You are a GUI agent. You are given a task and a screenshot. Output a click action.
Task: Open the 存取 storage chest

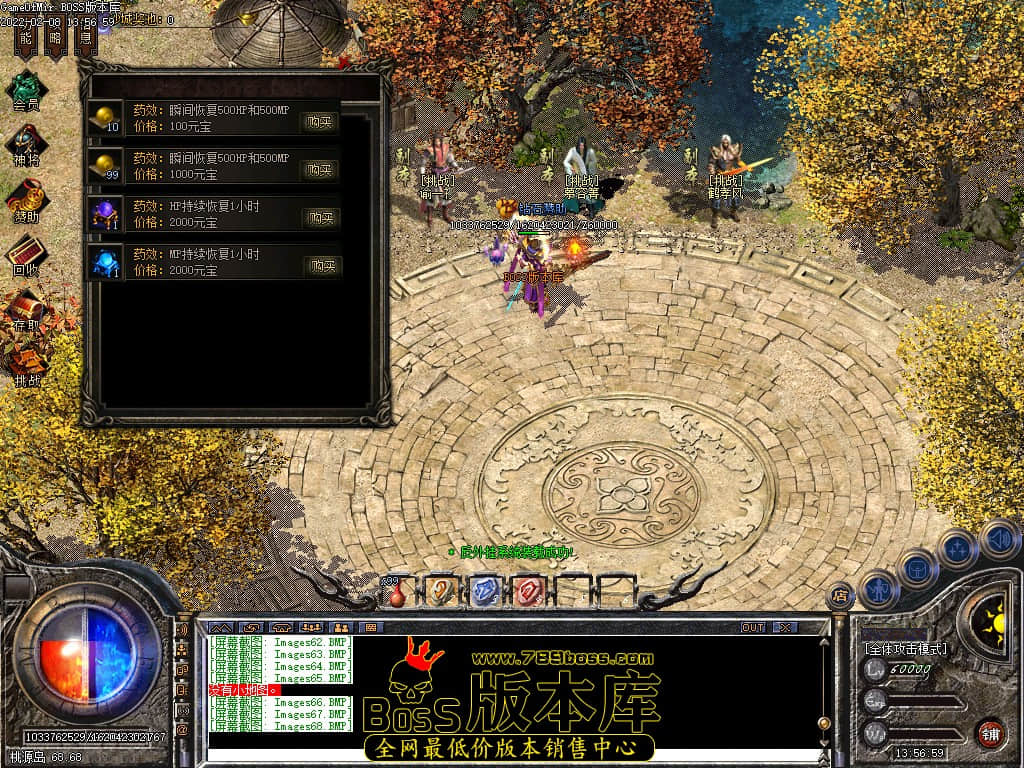26,309
